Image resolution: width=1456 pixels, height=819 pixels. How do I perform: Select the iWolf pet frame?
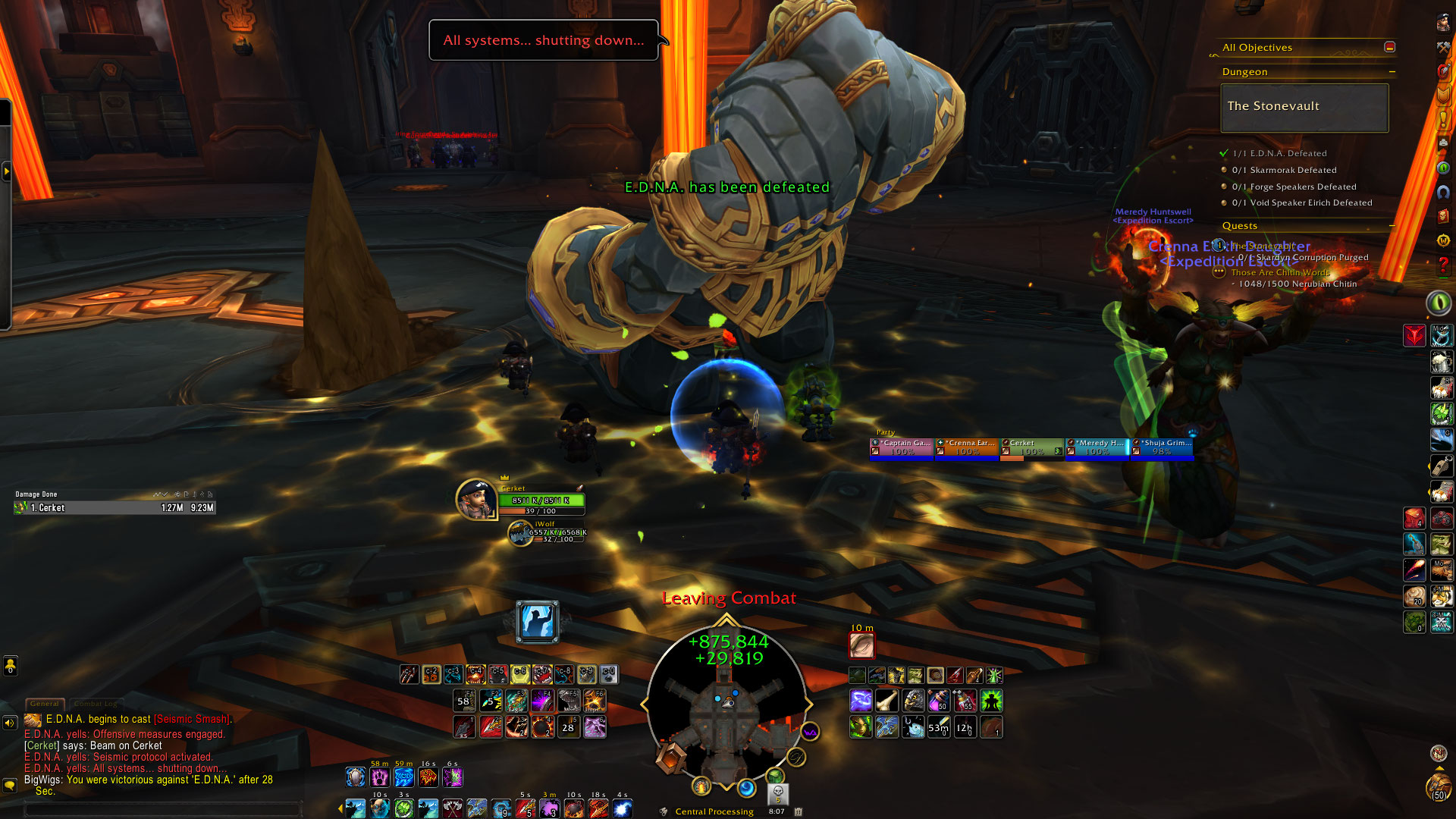point(520,533)
